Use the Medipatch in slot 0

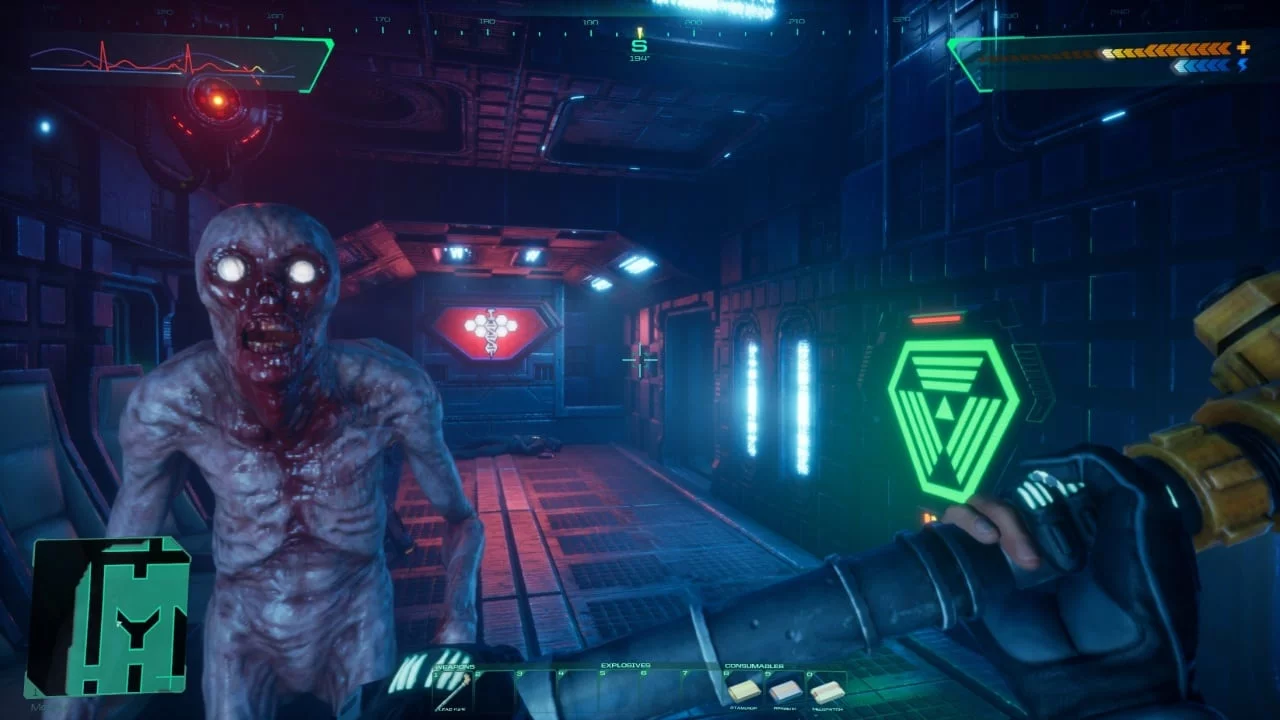(826, 691)
